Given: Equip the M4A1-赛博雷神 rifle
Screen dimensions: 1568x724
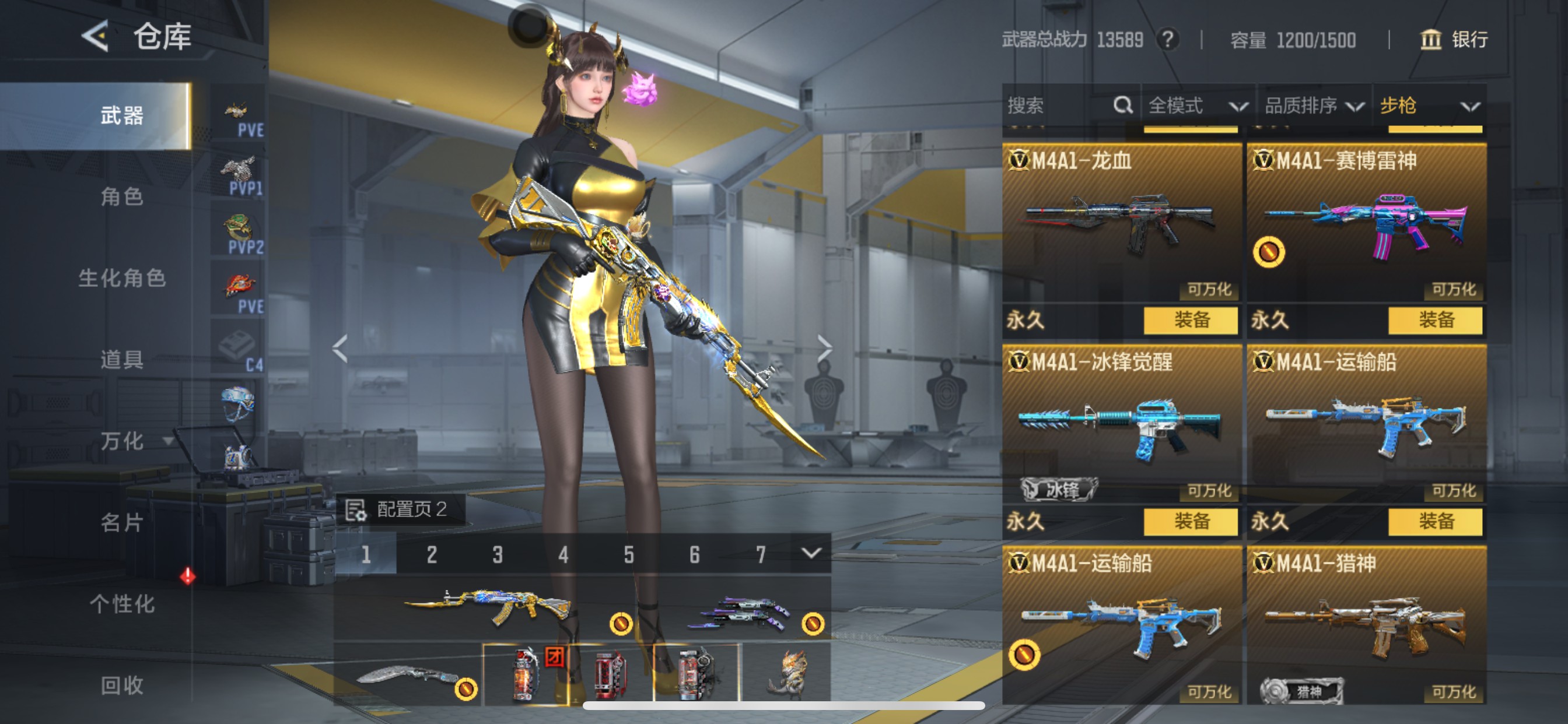Looking at the screenshot, I should pyautogui.click(x=1436, y=320).
